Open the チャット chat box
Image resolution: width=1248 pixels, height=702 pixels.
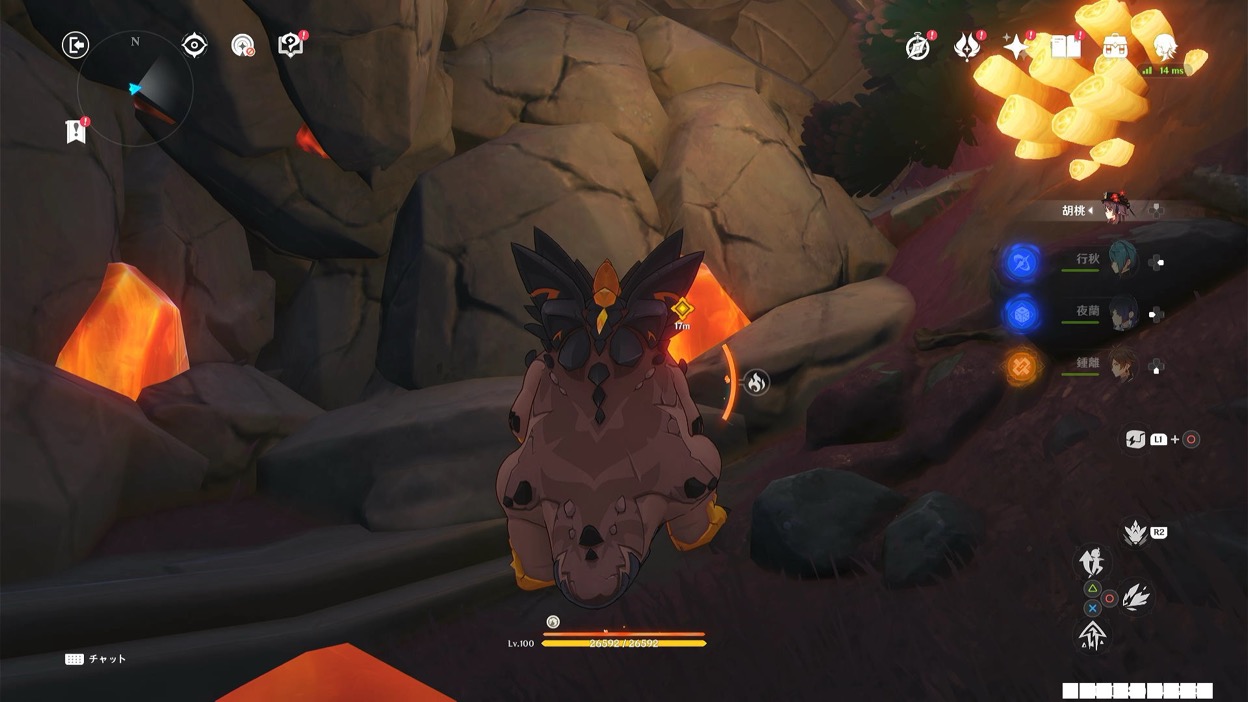pyautogui.click(x=97, y=659)
